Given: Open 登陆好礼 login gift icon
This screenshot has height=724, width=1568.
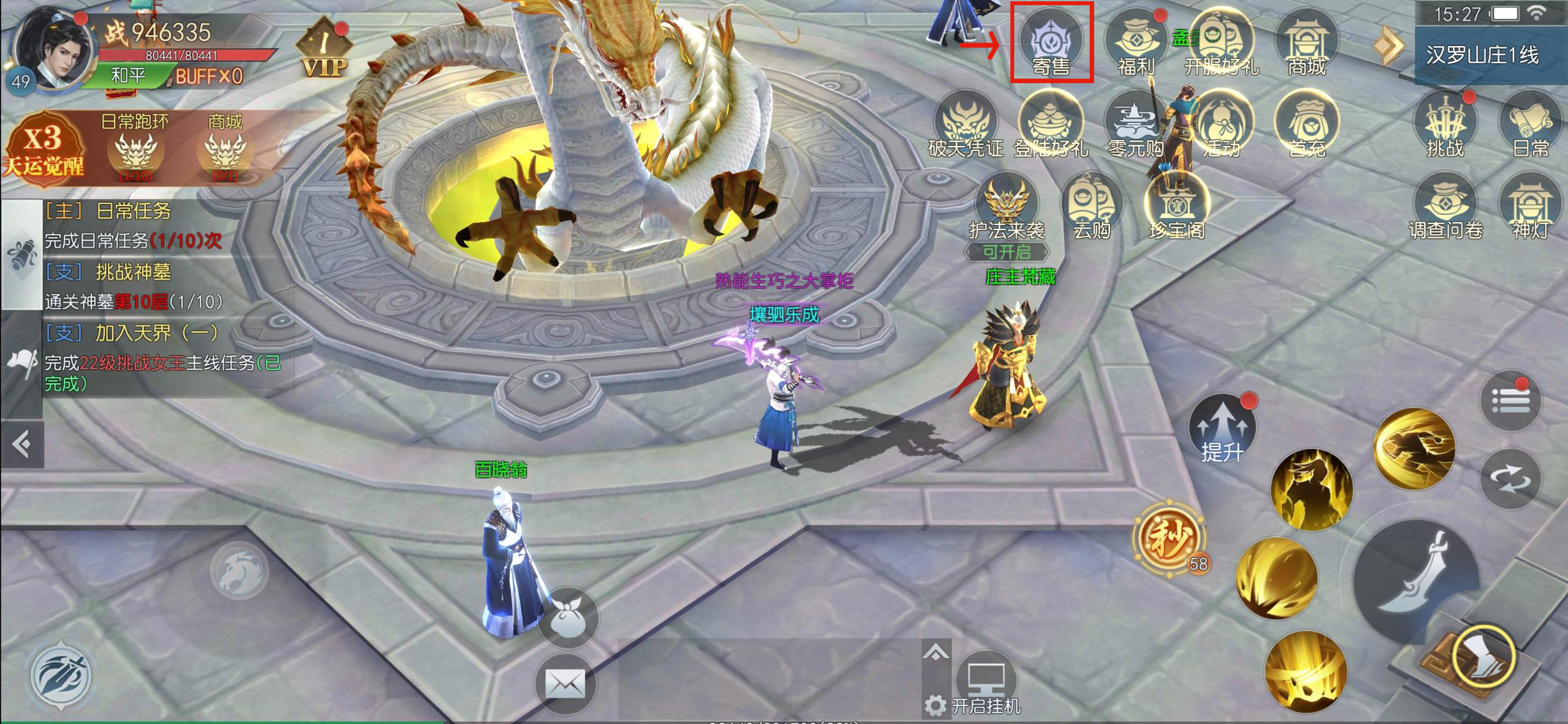Looking at the screenshot, I should point(1051,125).
